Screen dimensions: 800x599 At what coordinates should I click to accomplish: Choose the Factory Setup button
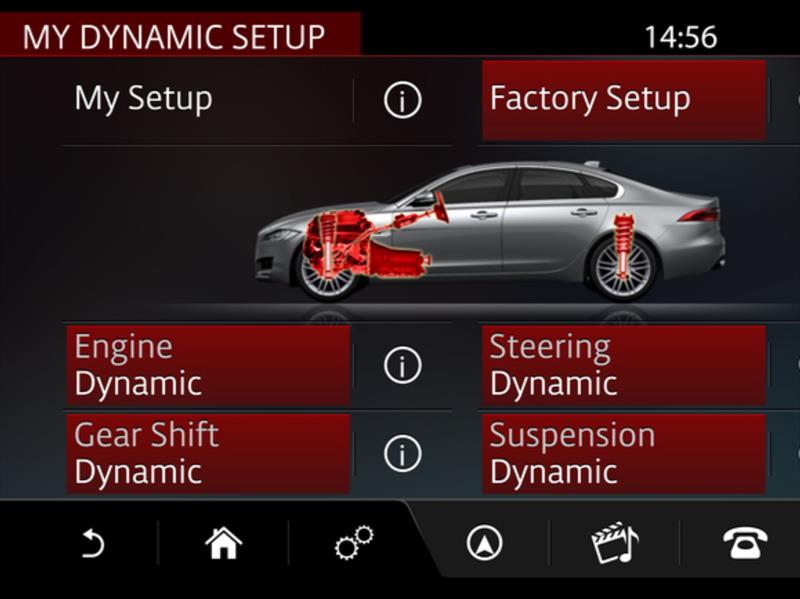623,100
